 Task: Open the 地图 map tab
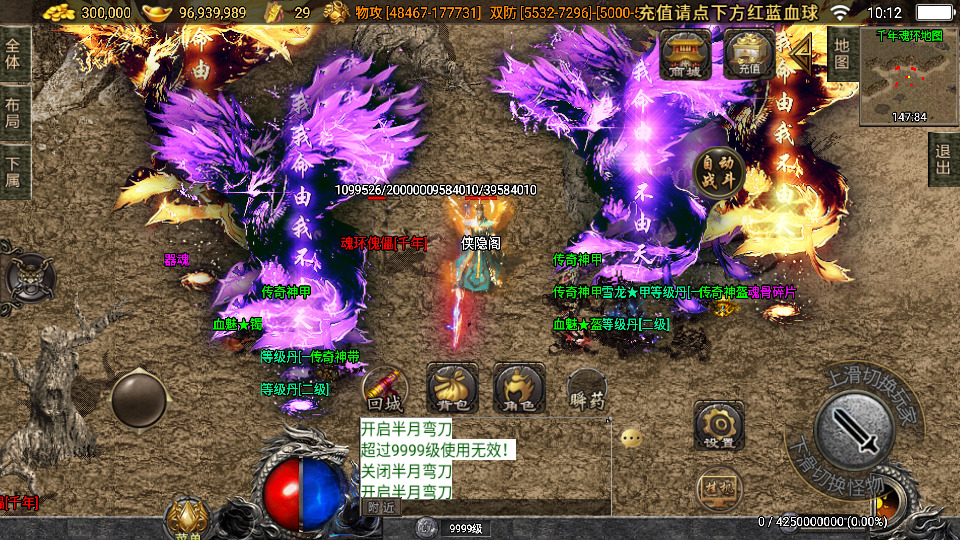[x=842, y=54]
